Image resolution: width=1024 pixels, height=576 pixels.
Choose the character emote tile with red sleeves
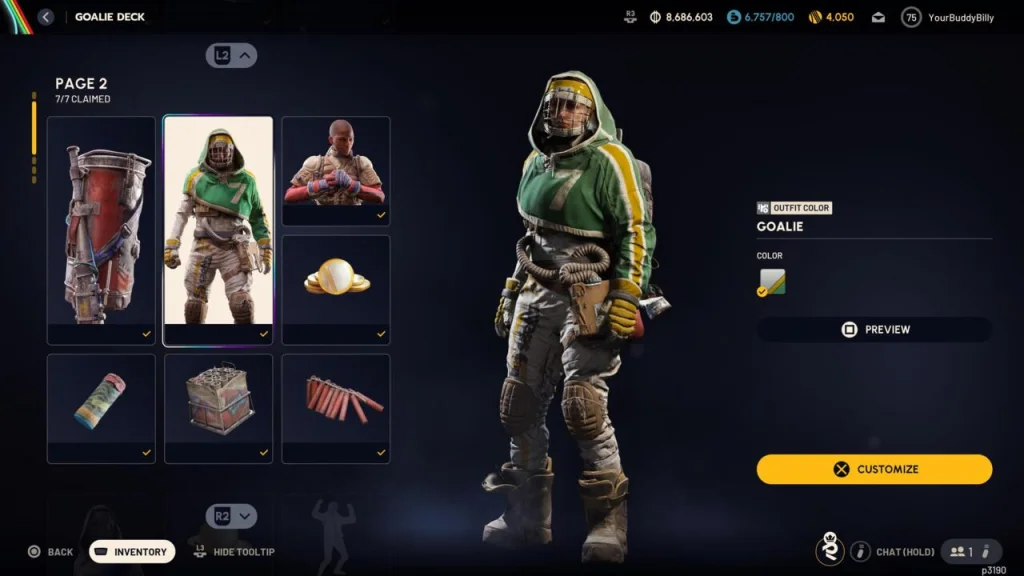click(x=336, y=171)
